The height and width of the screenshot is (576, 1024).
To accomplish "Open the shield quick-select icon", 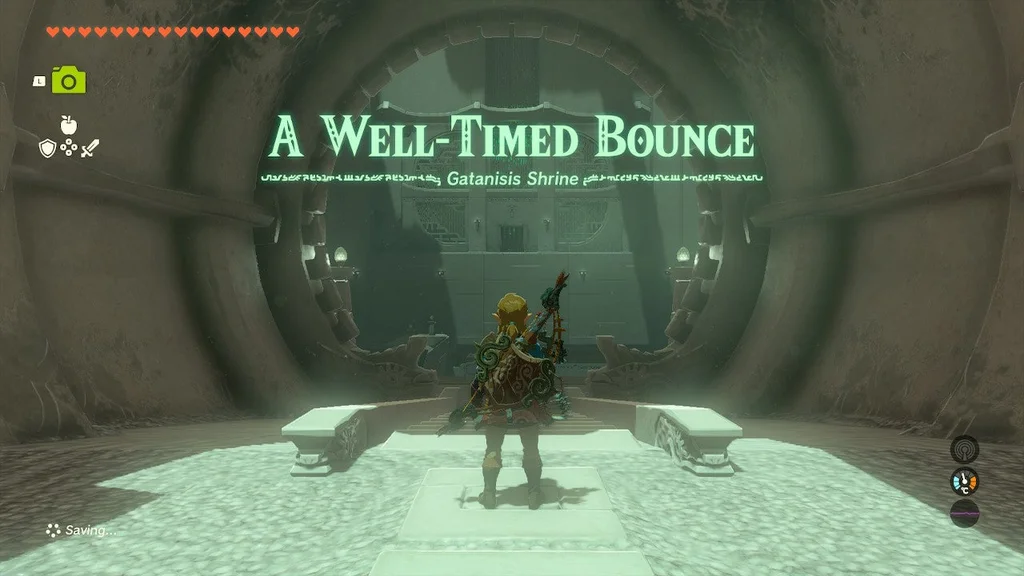I will tap(46, 148).
